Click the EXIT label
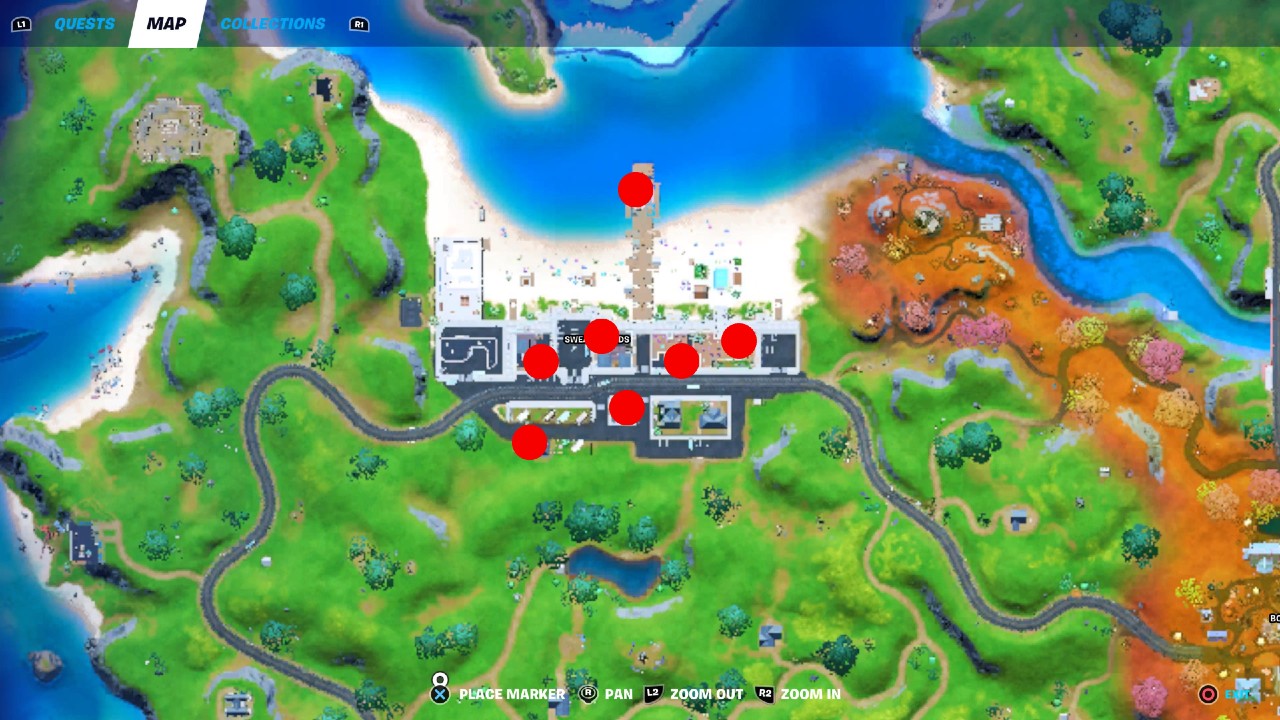This screenshot has width=1280, height=720. pyautogui.click(x=1238, y=693)
